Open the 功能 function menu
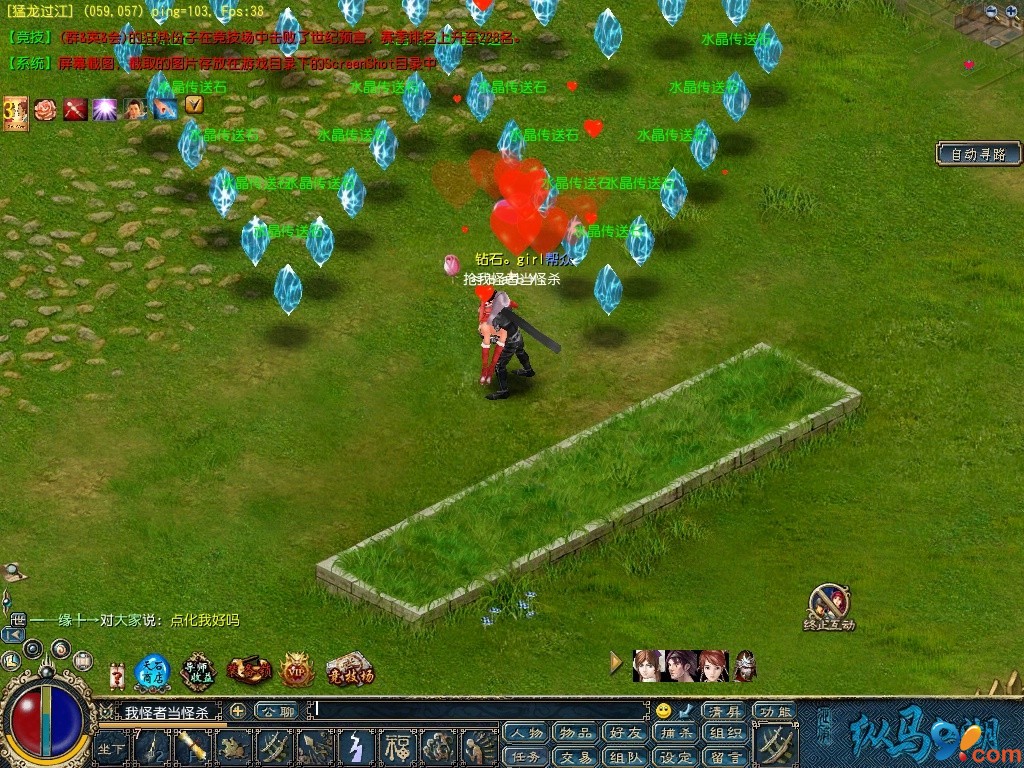The width and height of the screenshot is (1024, 768). tap(775, 711)
